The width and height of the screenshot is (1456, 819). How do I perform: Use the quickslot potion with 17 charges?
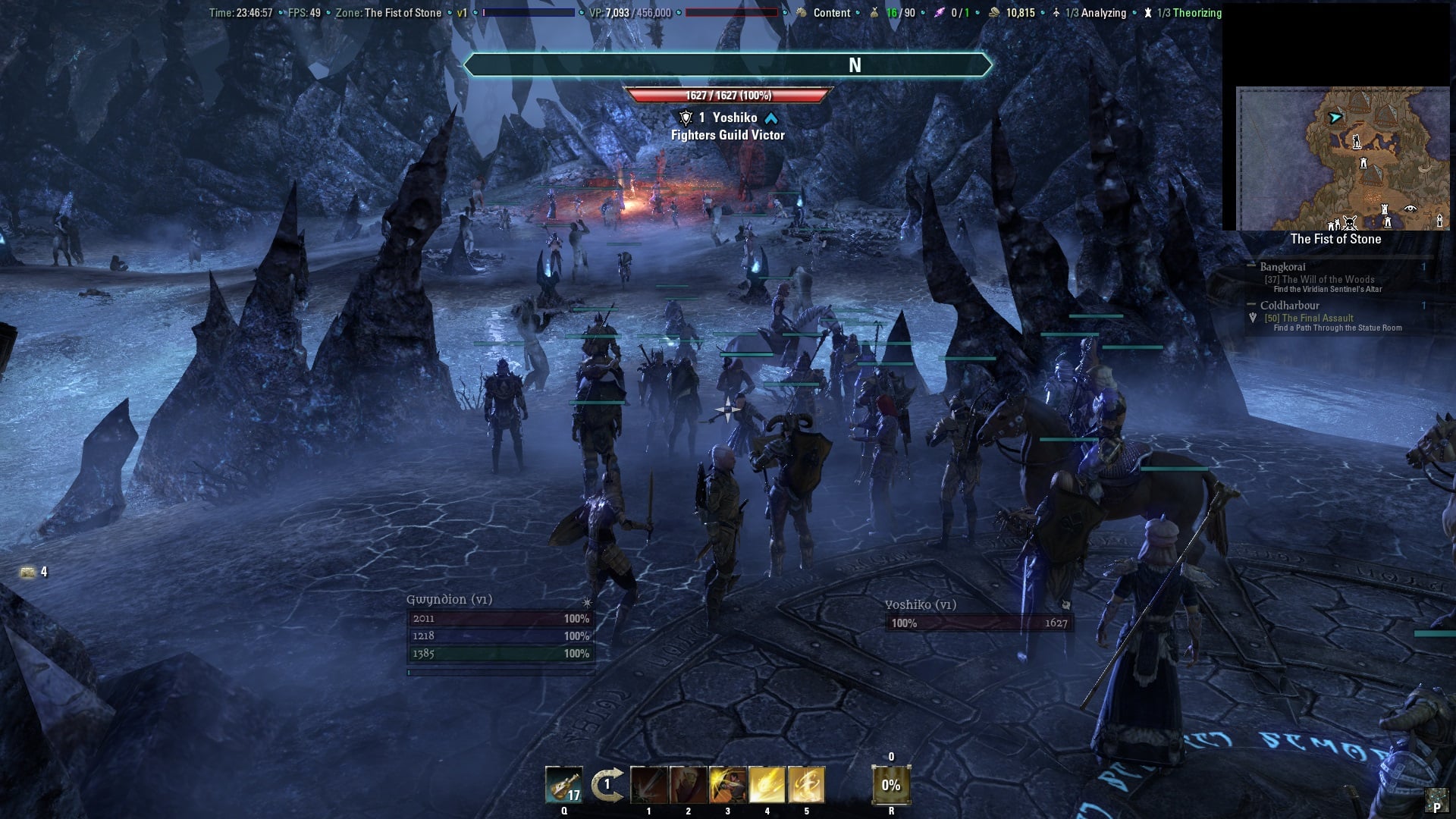pos(563,785)
